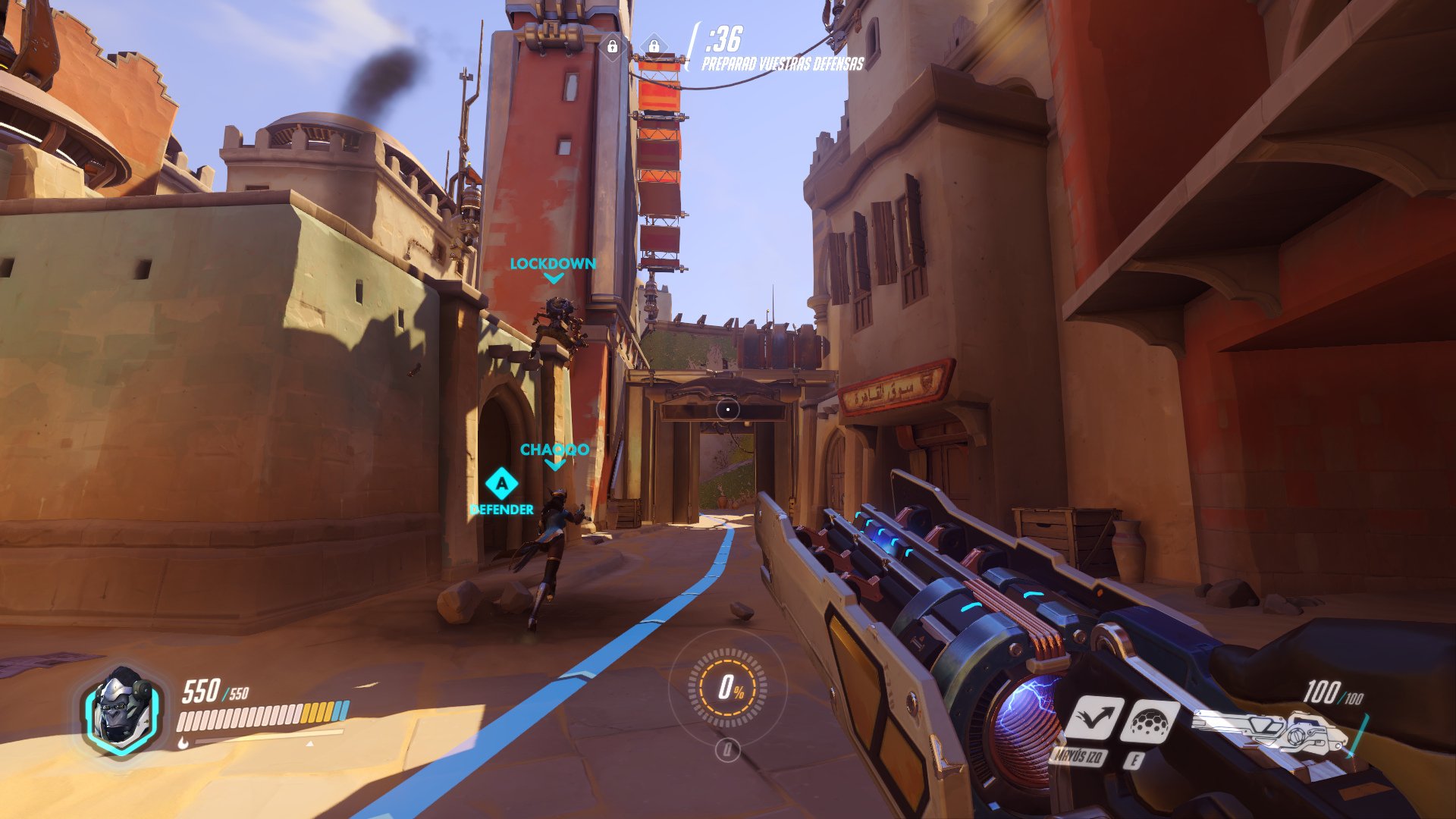This screenshot has height=819, width=1456.
Task: Toggle the LOCKDOWN player nameplate
Action: point(553,264)
